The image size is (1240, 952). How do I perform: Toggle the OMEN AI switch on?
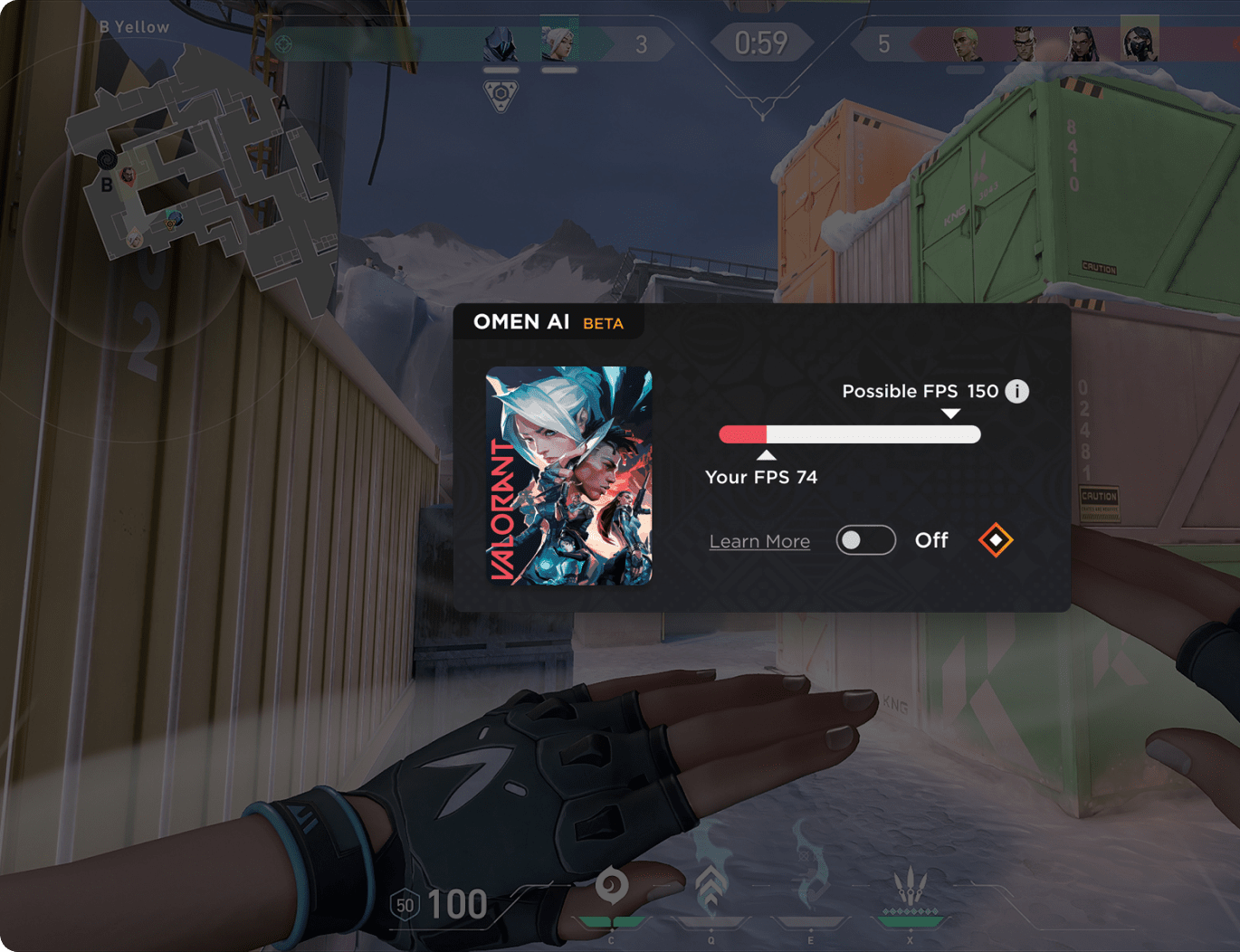(x=865, y=540)
